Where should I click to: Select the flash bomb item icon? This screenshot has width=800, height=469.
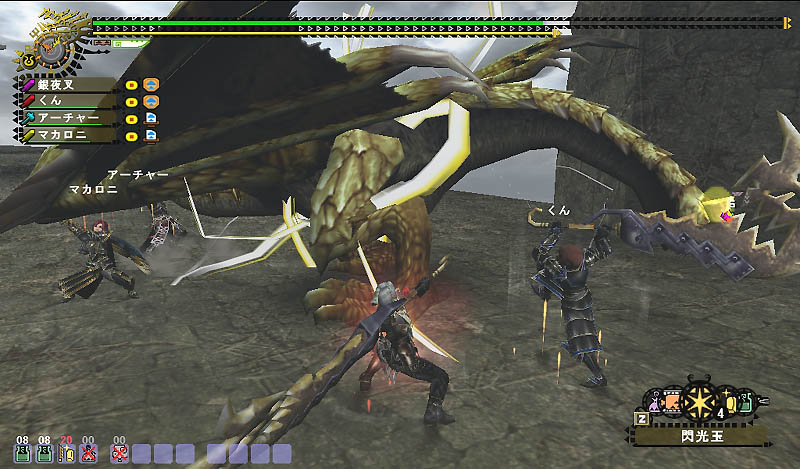pos(699,401)
